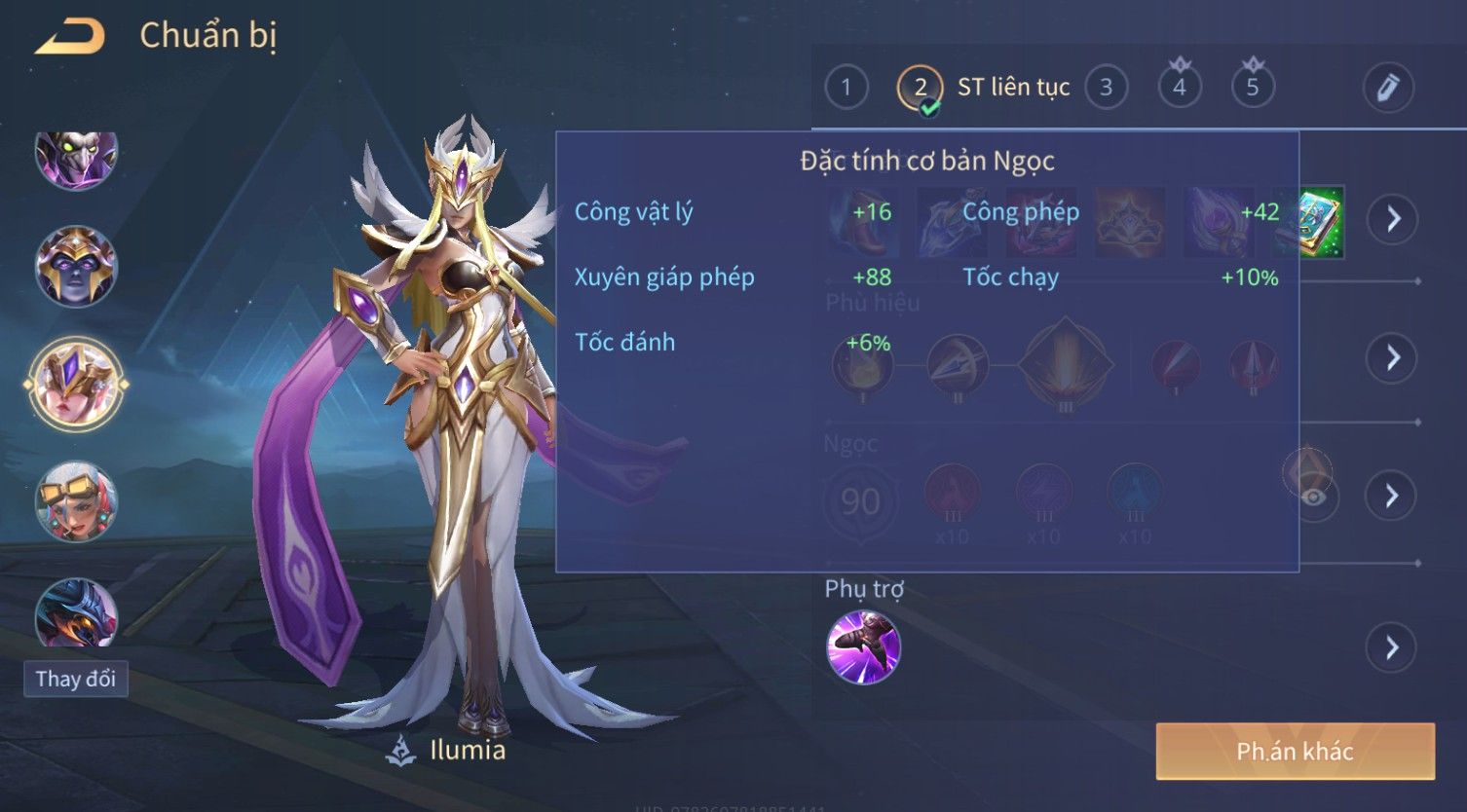Image resolution: width=1467 pixels, height=812 pixels.
Task: Edit preset name with pencil icon
Action: coord(1387,88)
